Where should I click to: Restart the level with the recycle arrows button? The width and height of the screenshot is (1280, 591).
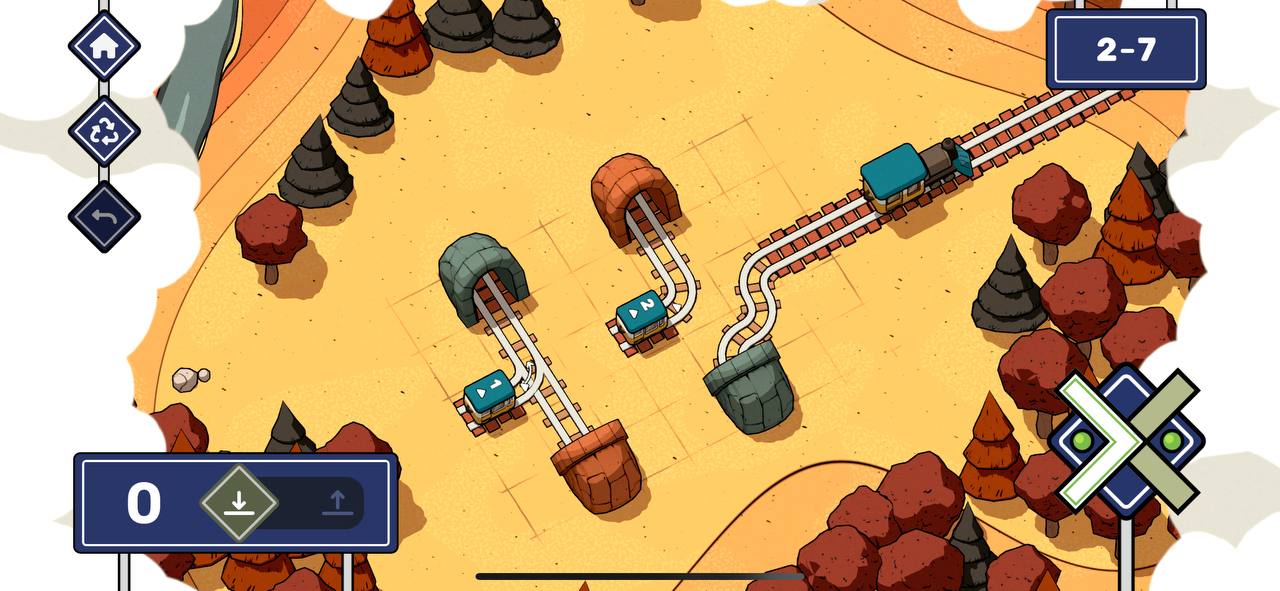(x=104, y=131)
